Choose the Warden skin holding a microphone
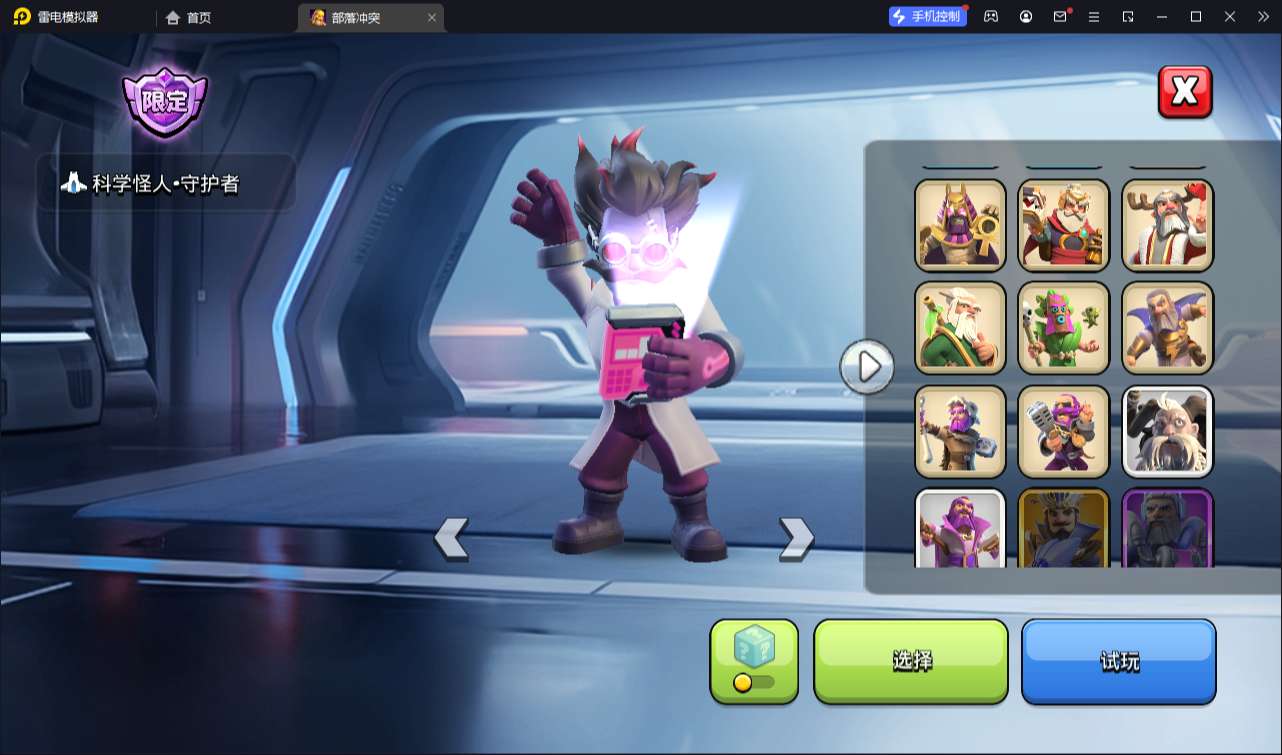The height and width of the screenshot is (755, 1282). pos(1064,431)
